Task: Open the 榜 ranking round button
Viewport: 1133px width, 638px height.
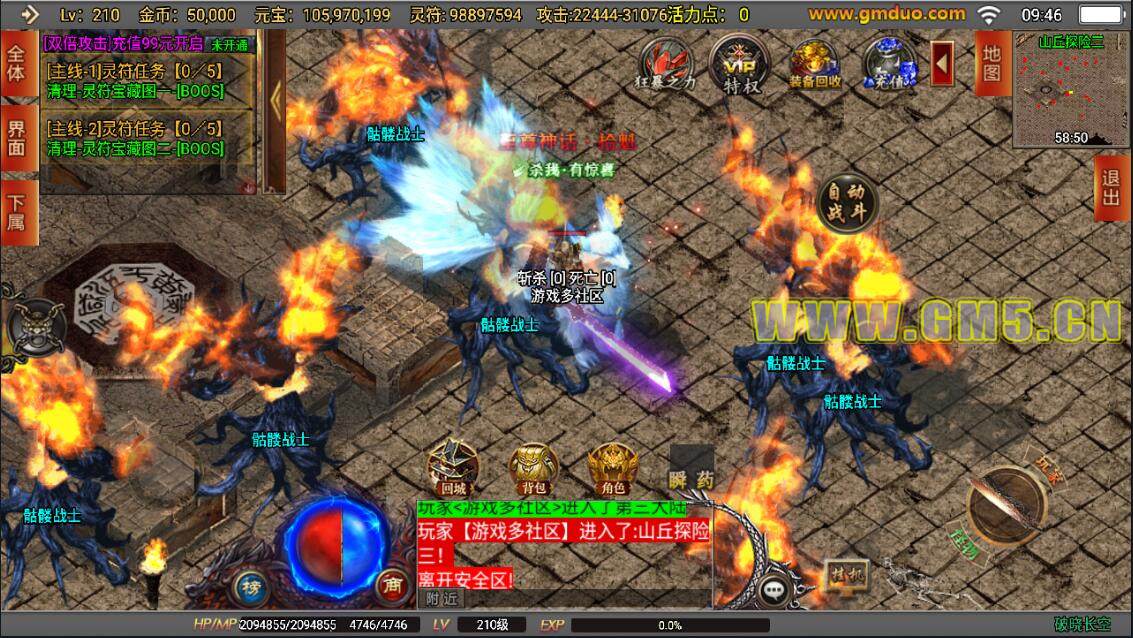Action: coord(249,586)
